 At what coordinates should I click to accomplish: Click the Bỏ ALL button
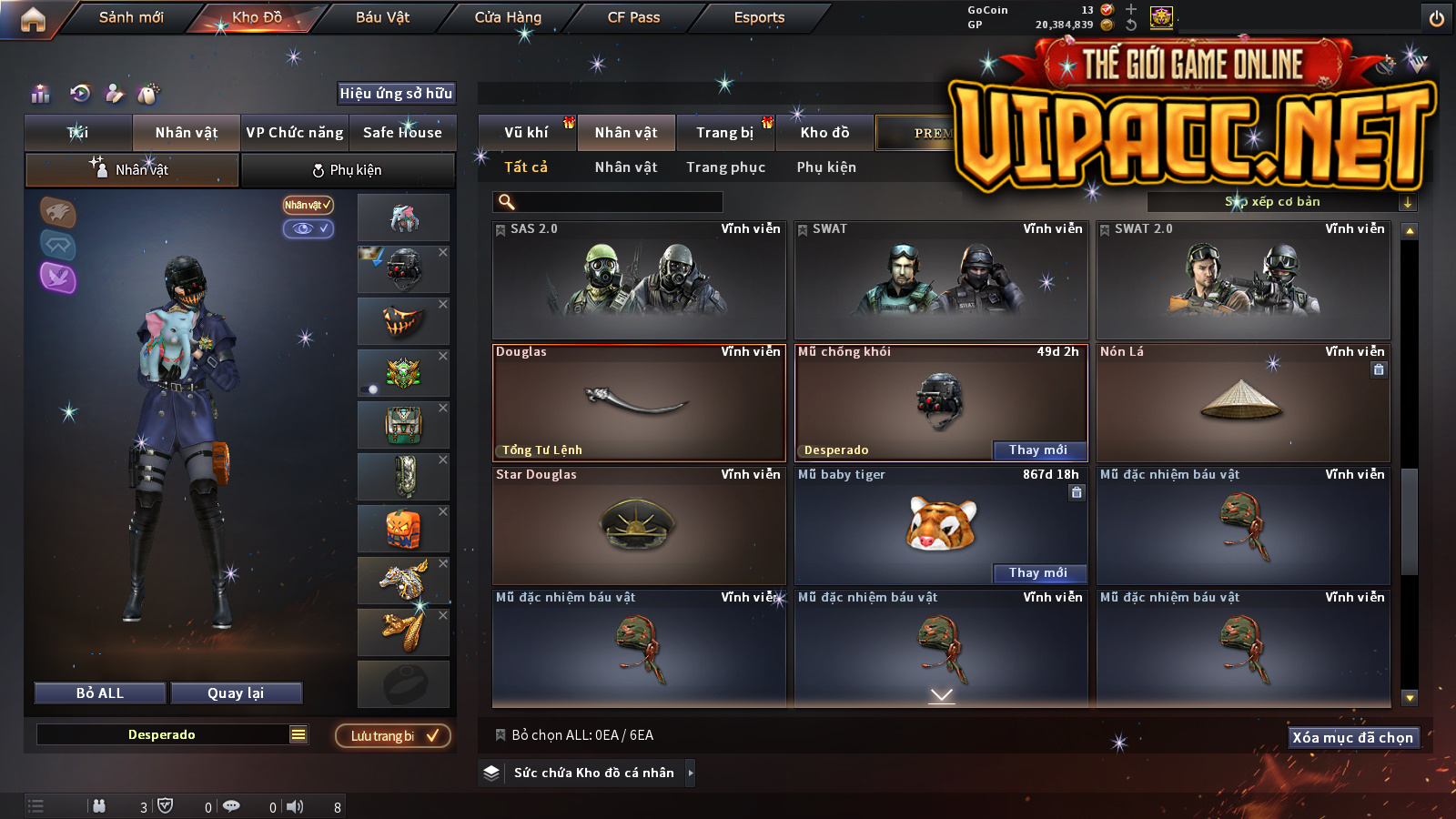click(x=100, y=693)
